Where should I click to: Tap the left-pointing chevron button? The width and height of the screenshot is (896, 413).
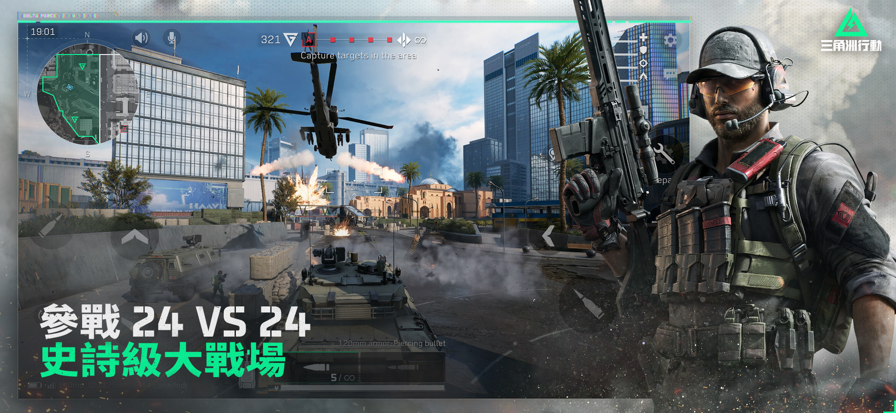pyautogui.click(x=548, y=236)
